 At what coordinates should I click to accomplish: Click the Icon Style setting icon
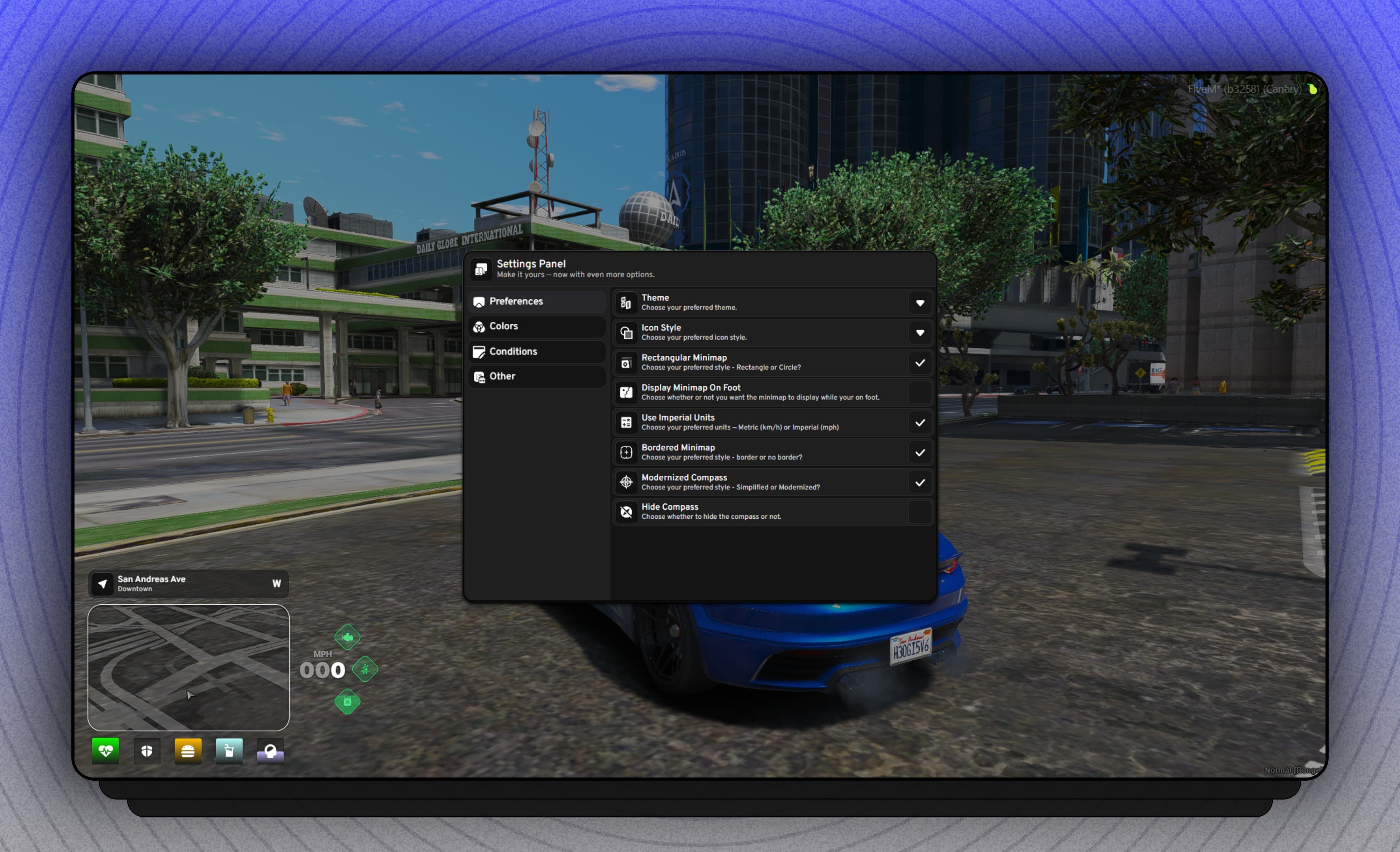[625, 333]
